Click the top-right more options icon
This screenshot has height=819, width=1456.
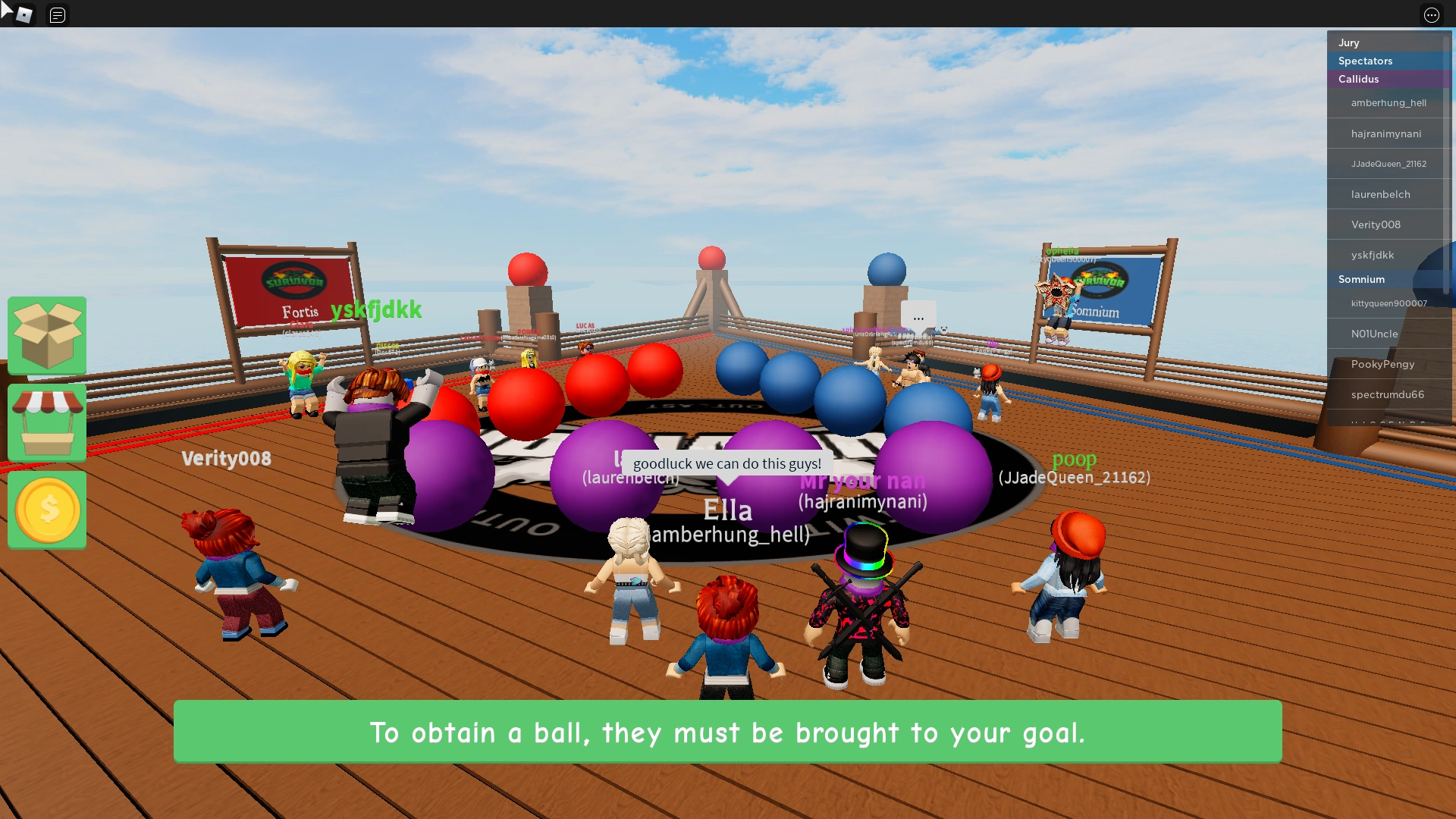[1432, 15]
